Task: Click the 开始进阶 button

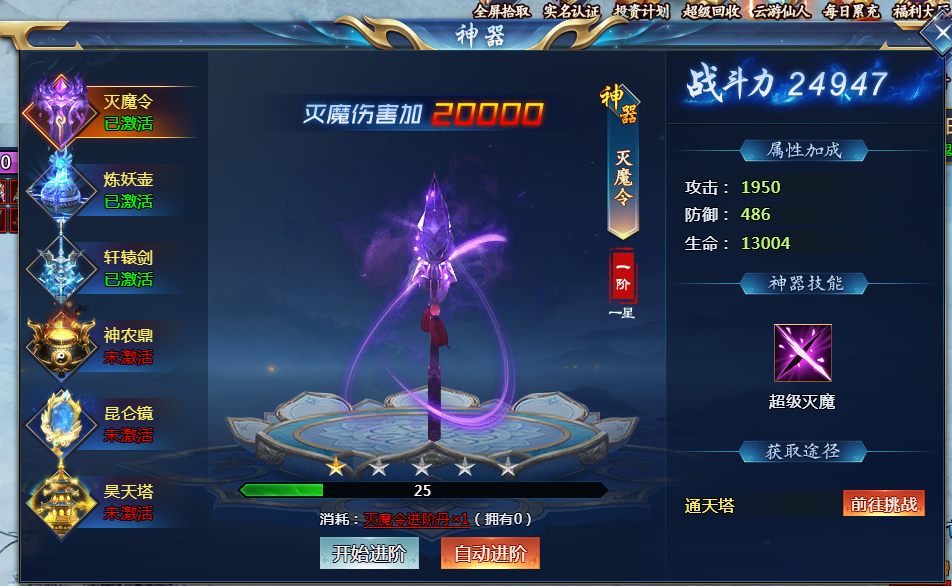Action: pyautogui.click(x=369, y=553)
